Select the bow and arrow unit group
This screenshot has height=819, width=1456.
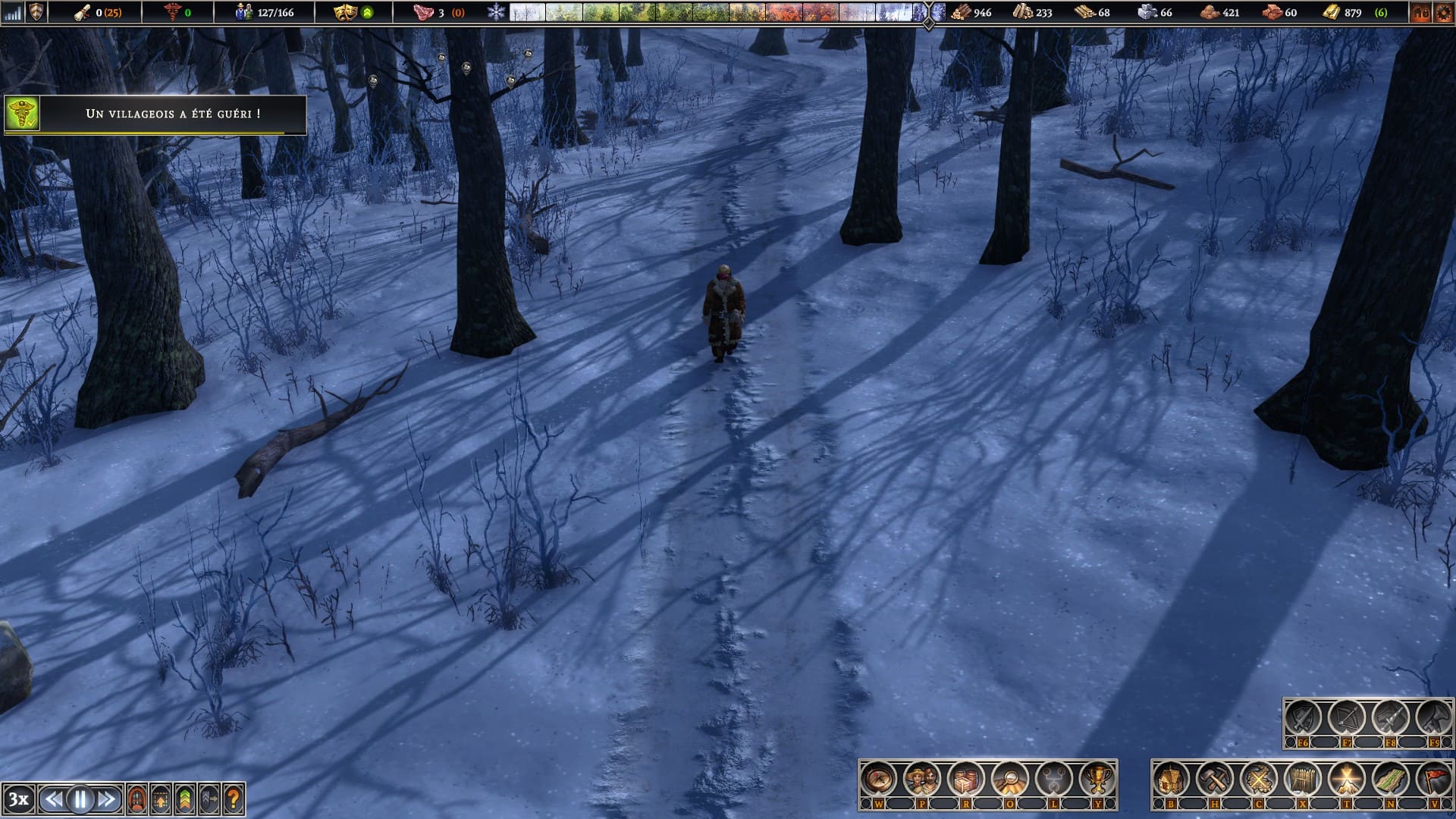(x=1346, y=717)
